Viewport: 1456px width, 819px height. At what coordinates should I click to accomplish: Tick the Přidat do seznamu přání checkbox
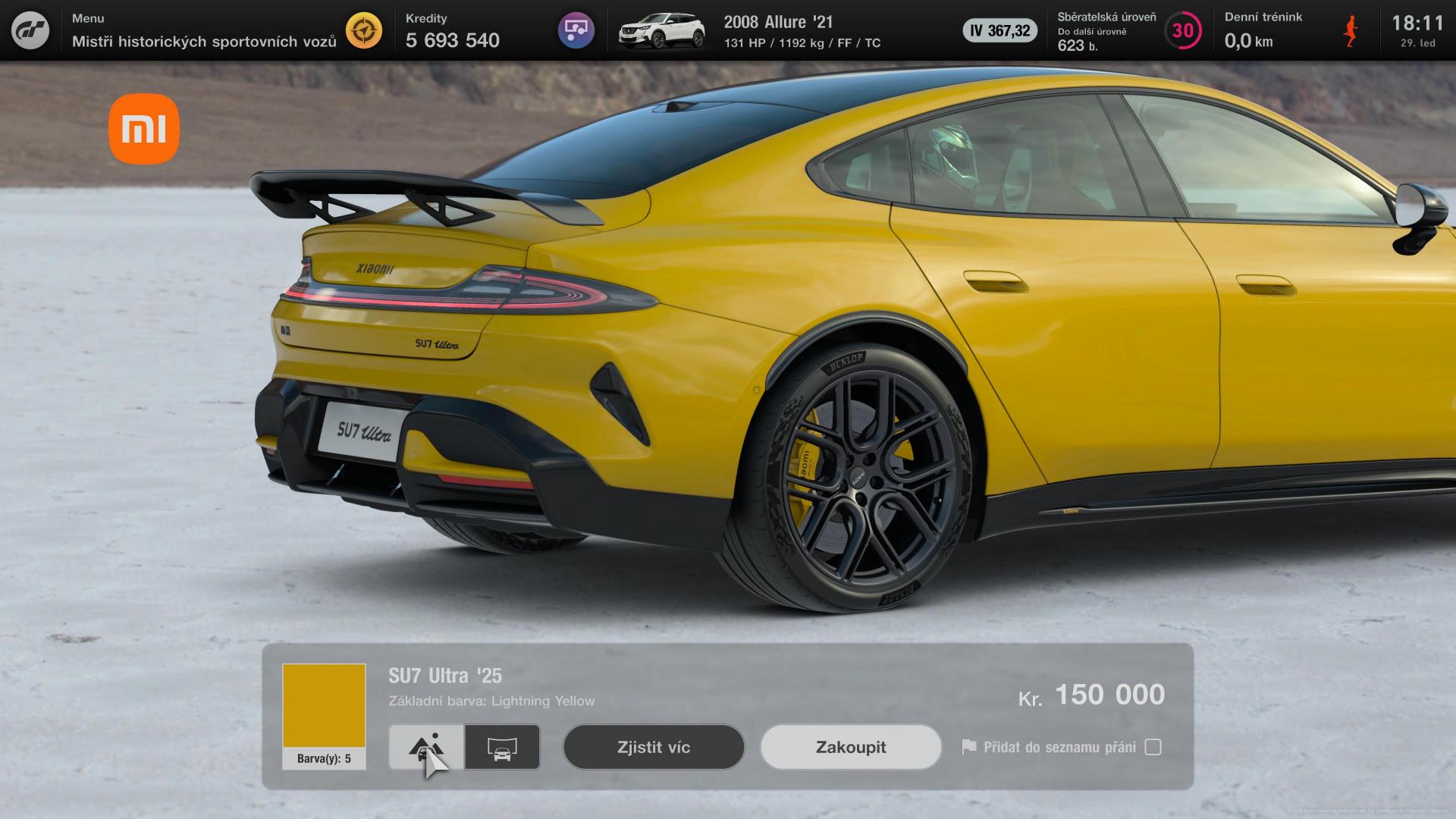coord(1153,747)
